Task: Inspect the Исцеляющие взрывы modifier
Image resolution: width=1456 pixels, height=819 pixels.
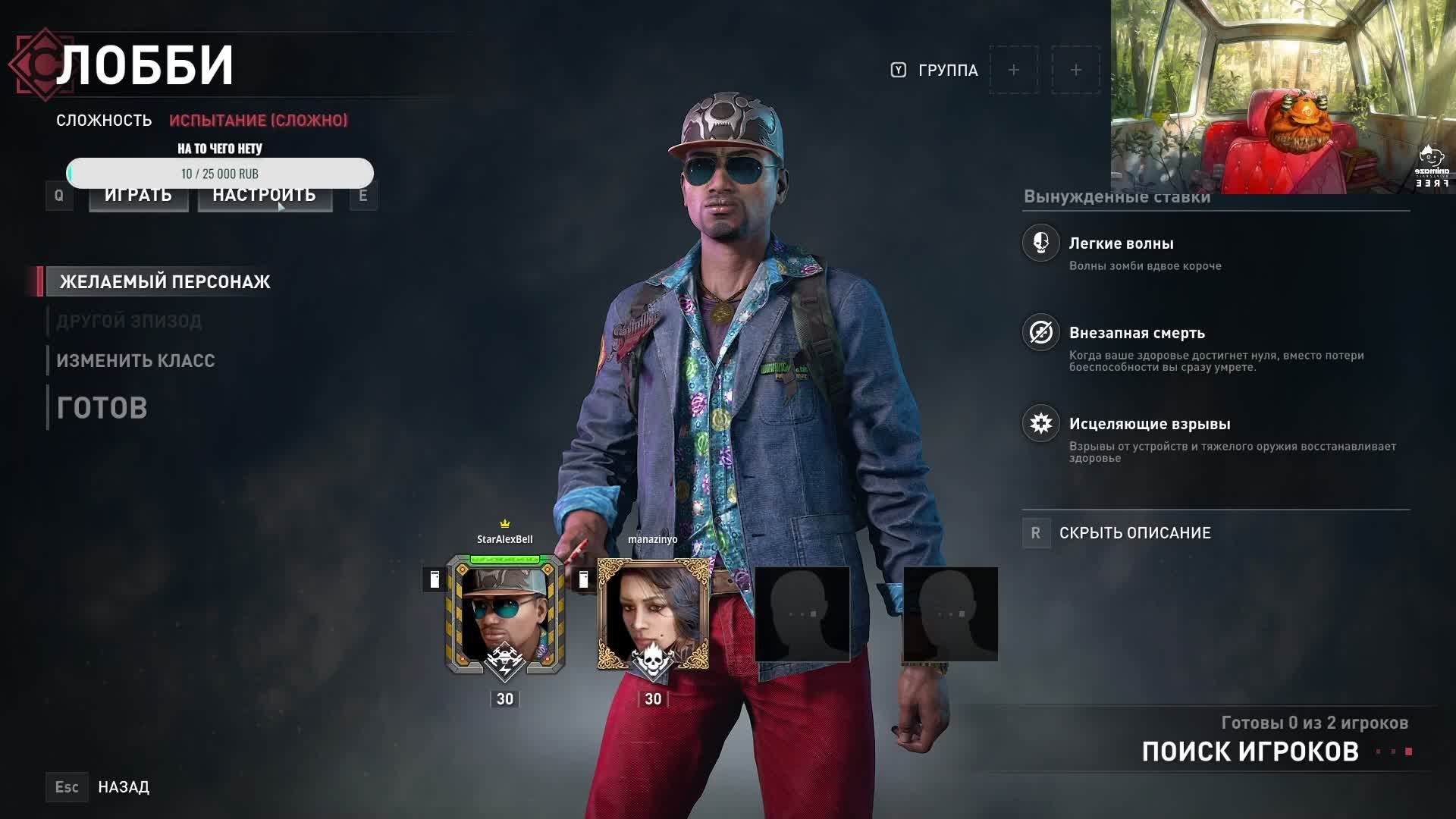Action: tap(1149, 425)
